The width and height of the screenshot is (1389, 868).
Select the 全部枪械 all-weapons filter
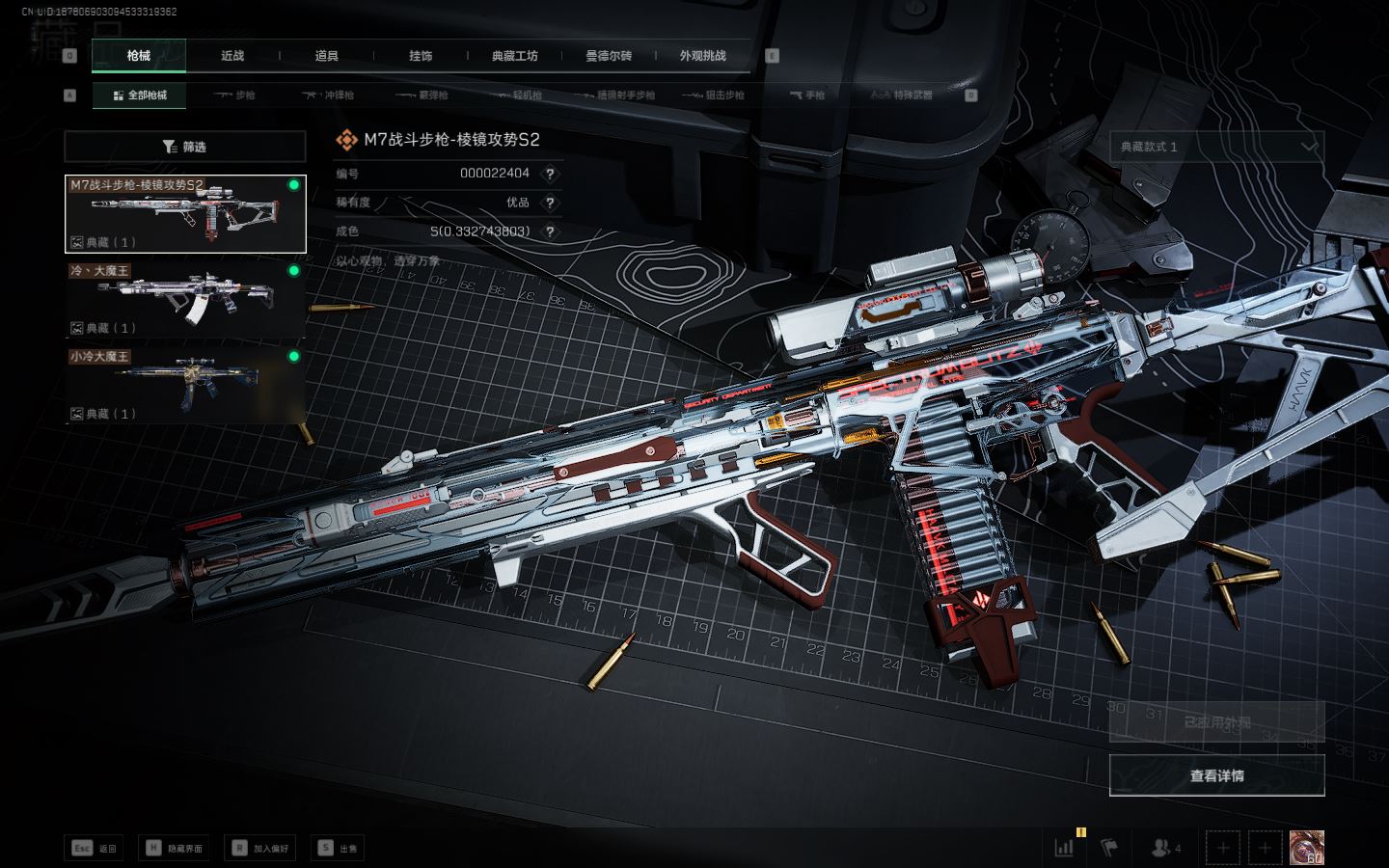click(140, 95)
